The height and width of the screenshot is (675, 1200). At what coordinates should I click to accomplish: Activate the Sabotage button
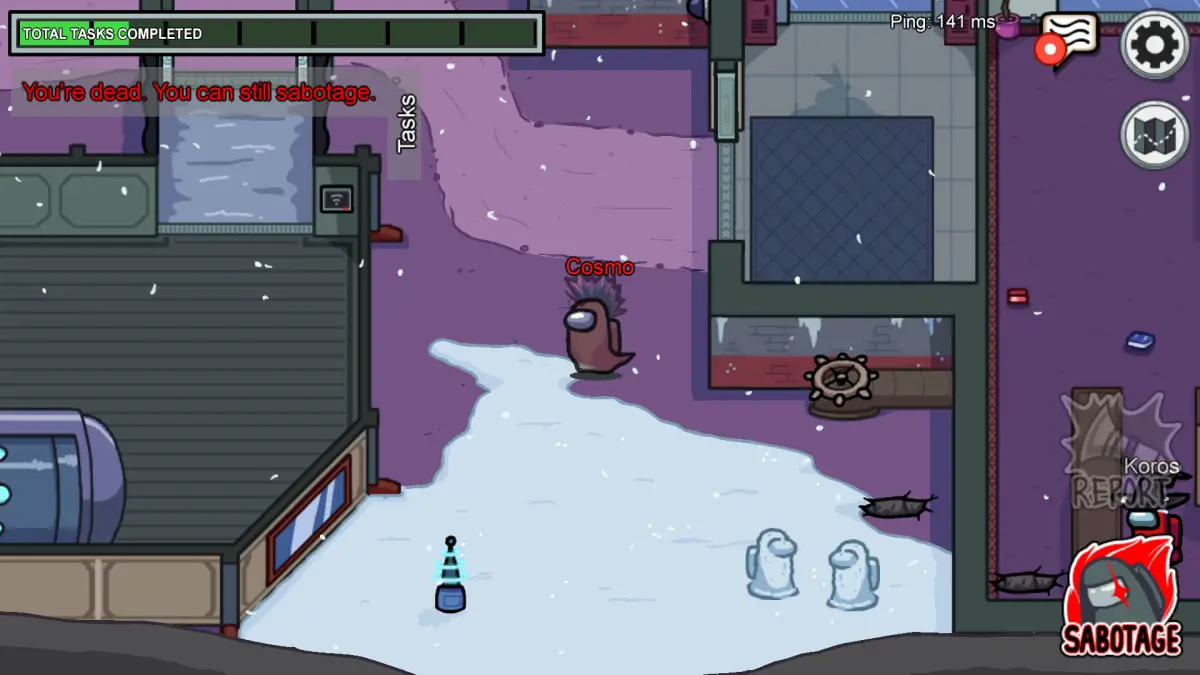click(1122, 600)
